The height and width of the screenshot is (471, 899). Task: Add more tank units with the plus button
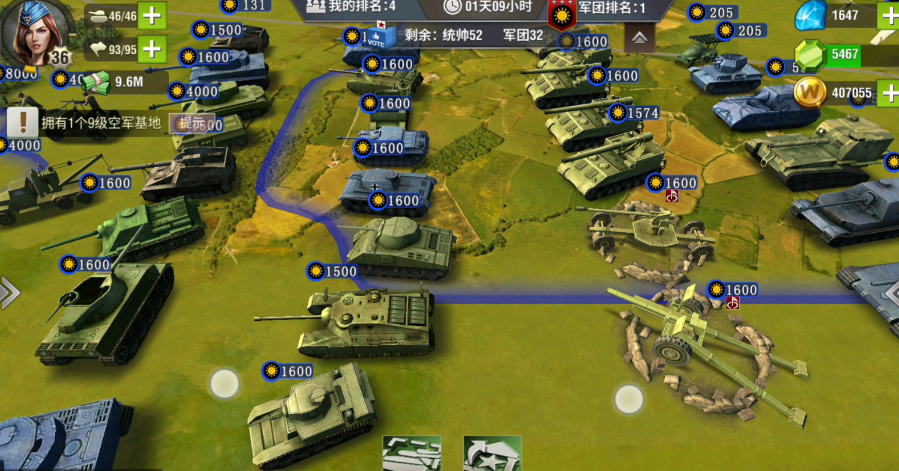[152, 15]
